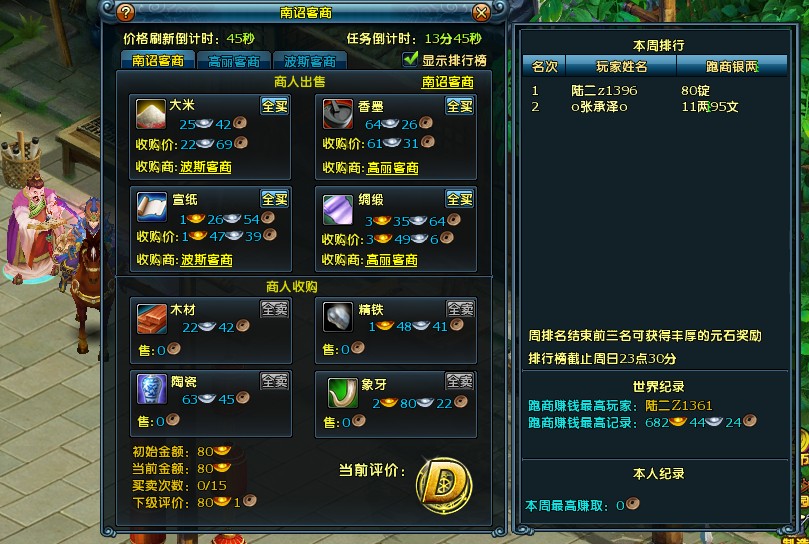
Task: Buy all 宣纸 with 全买
Action: pos(275,198)
